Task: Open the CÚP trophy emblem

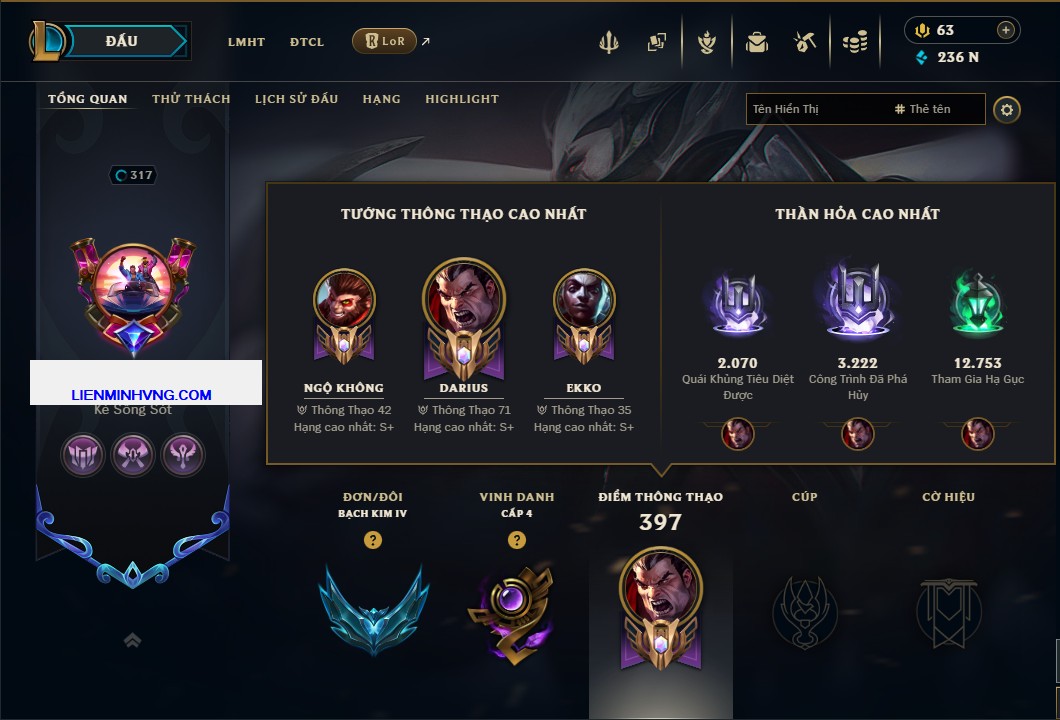Action: point(804,609)
